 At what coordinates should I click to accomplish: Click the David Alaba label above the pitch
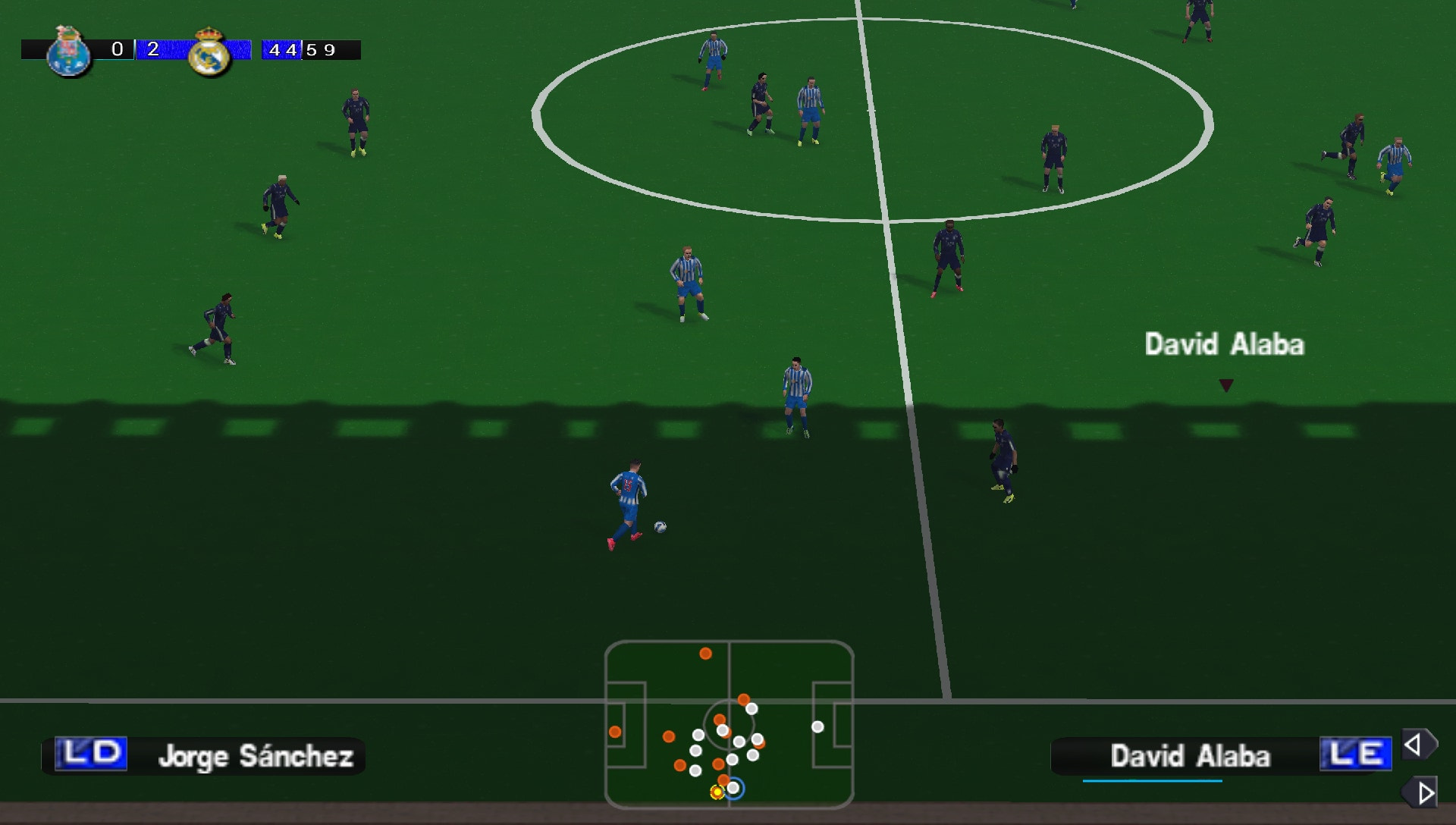point(1225,345)
